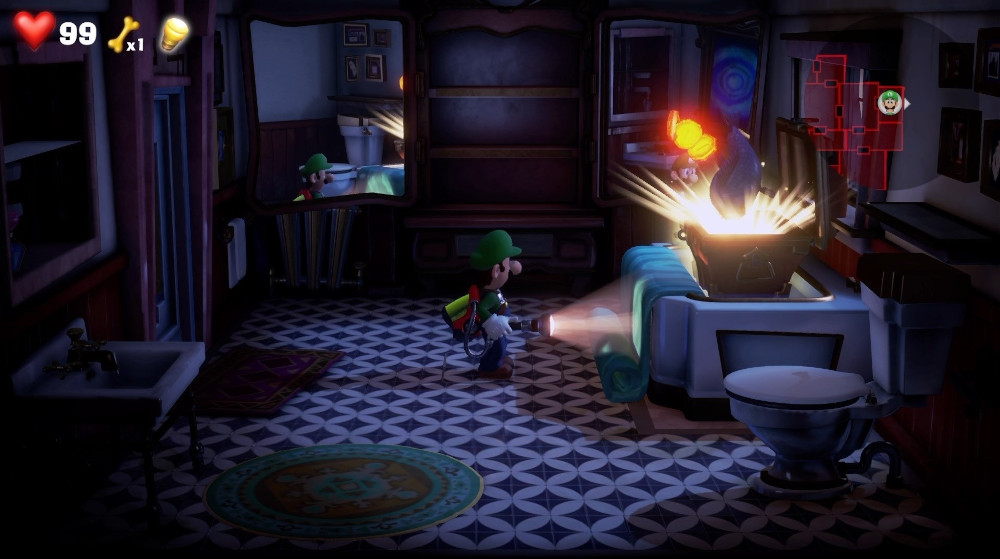Select the golden bone item icon
The height and width of the screenshot is (559, 1000).
point(123,33)
